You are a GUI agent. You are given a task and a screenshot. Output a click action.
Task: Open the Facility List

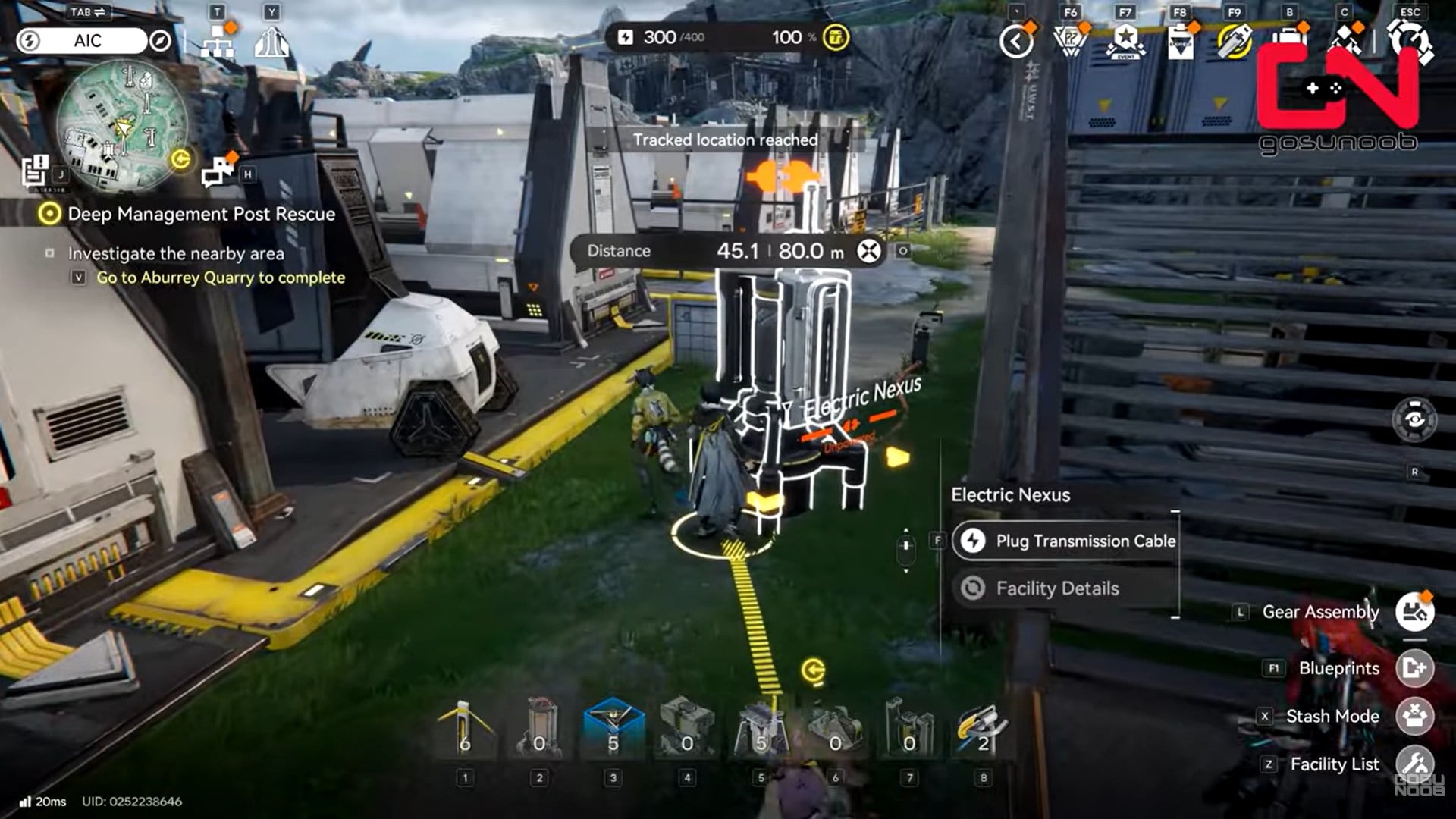1414,764
